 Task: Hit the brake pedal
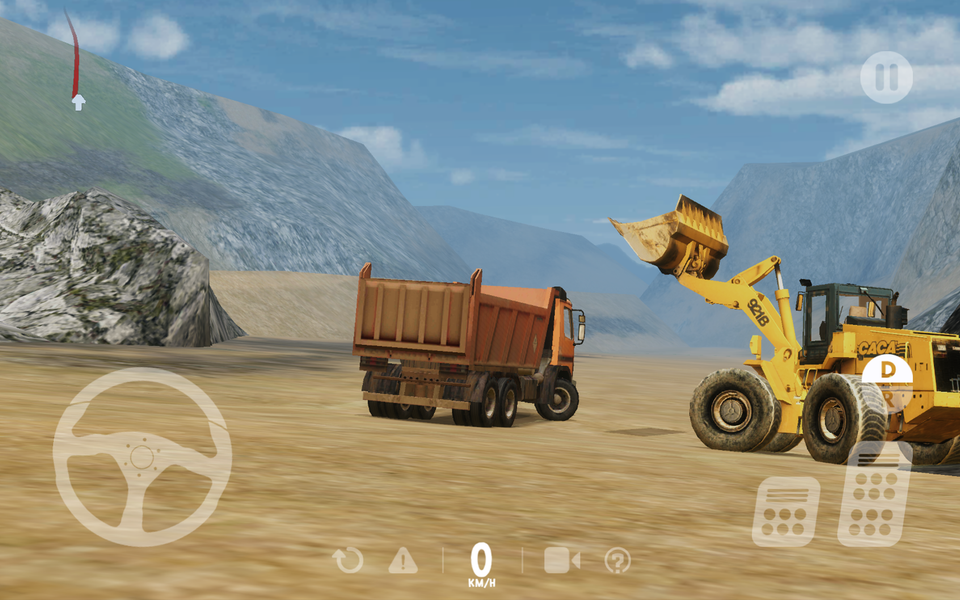click(785, 510)
